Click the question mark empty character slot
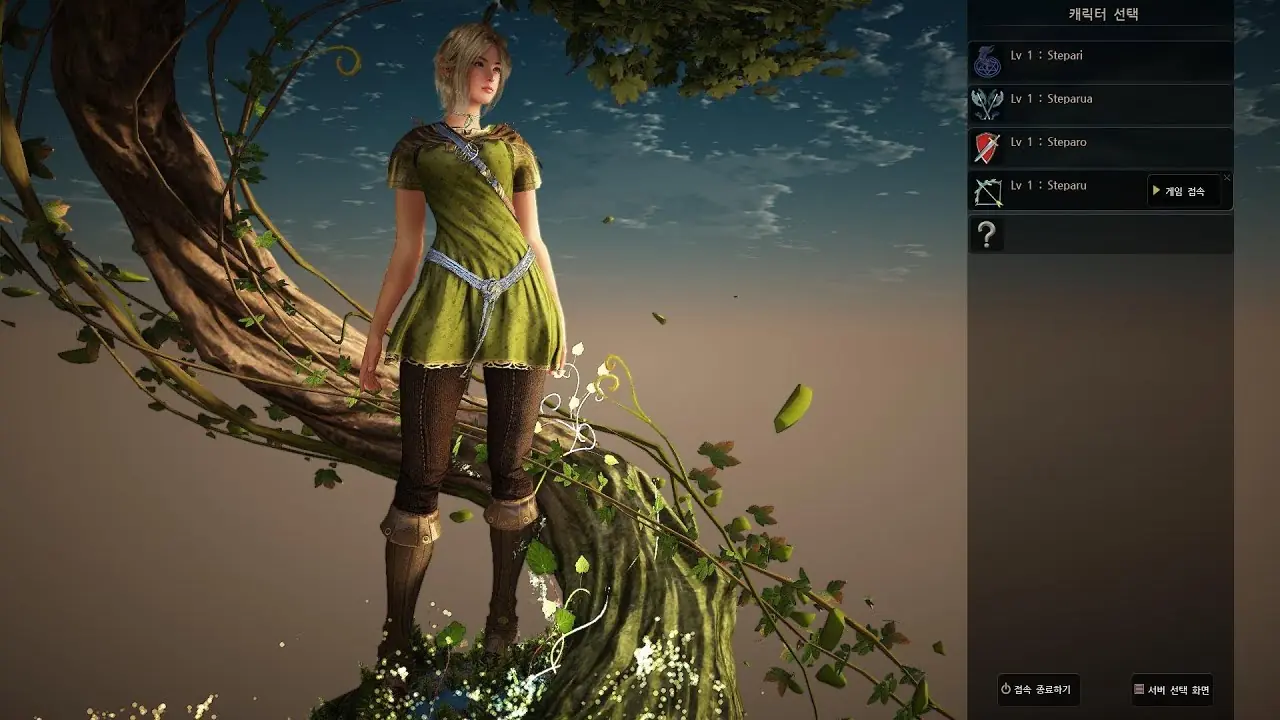1280x720 pixels. (986, 233)
